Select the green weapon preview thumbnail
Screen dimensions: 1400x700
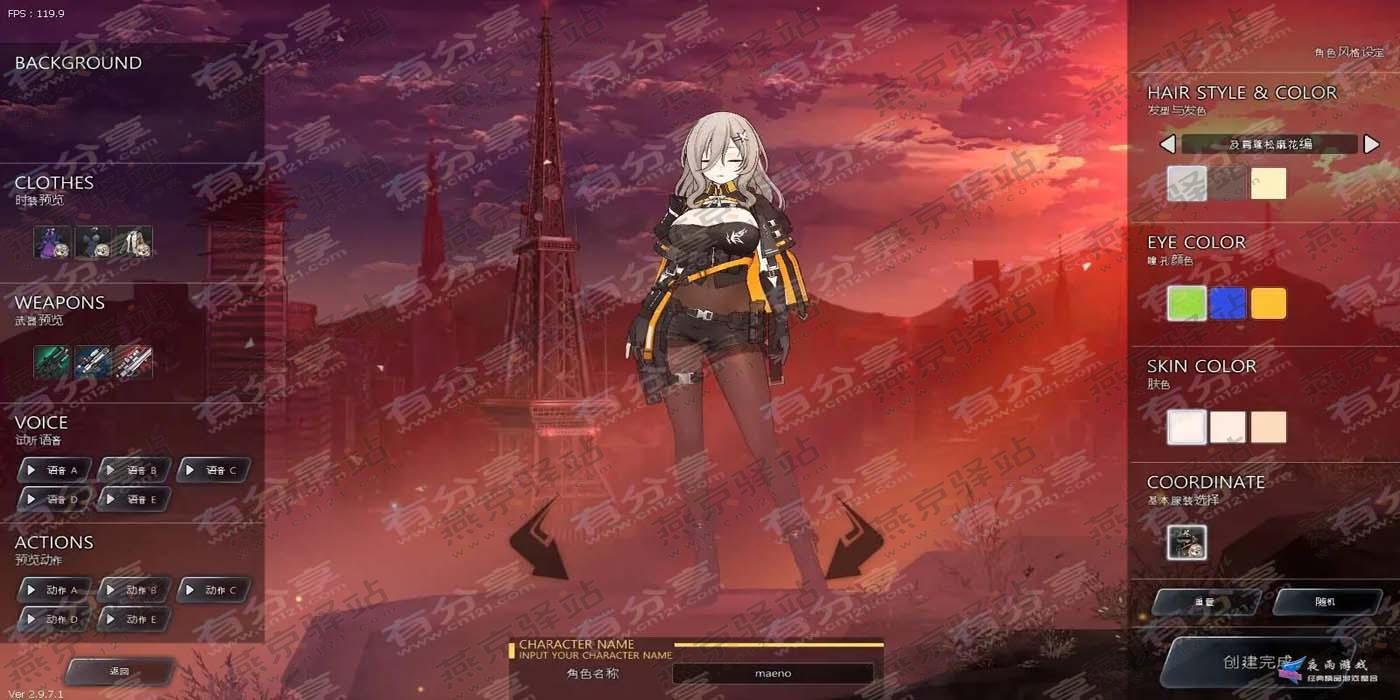[x=52, y=362]
